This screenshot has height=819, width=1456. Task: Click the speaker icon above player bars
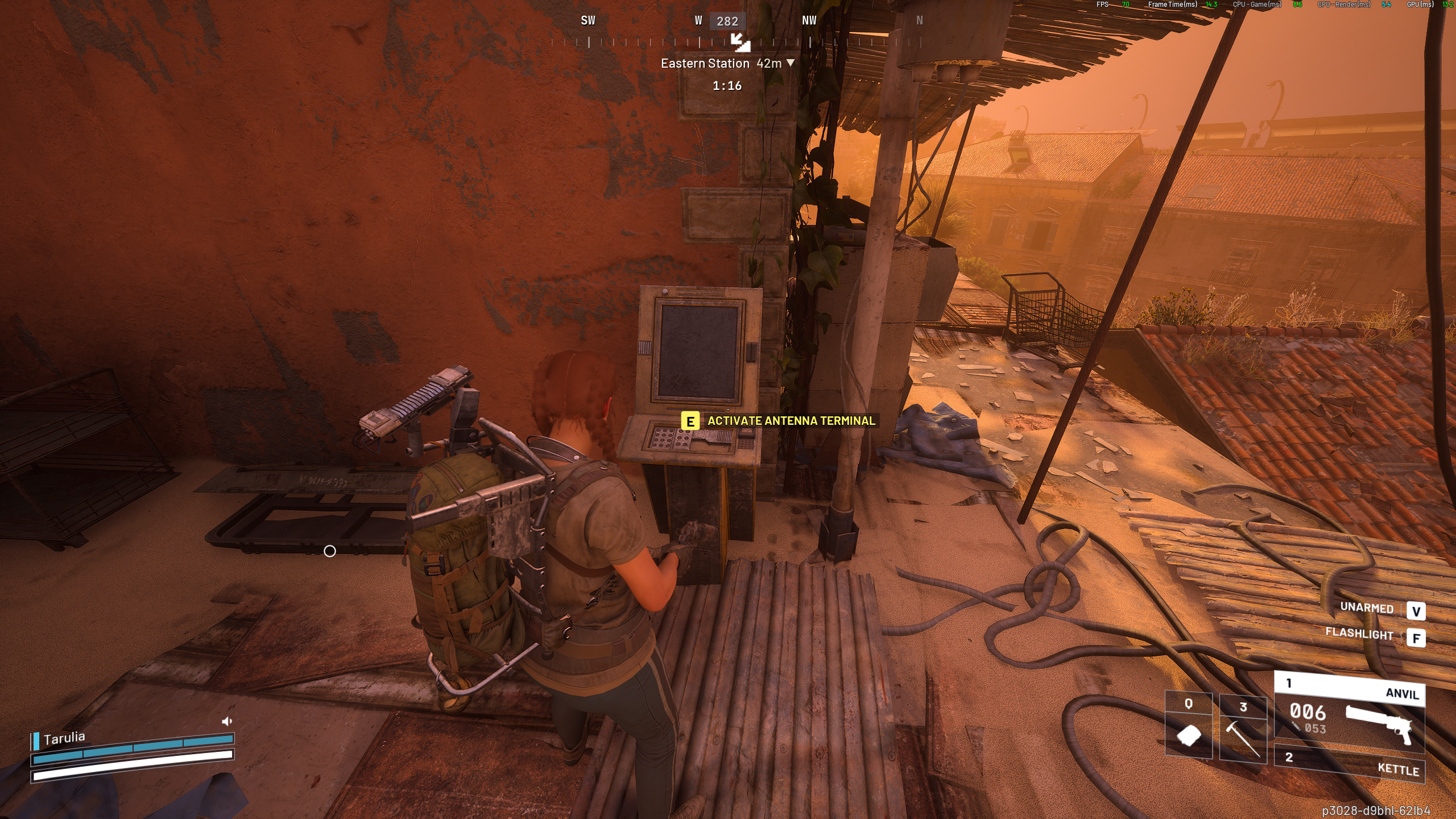click(x=227, y=721)
